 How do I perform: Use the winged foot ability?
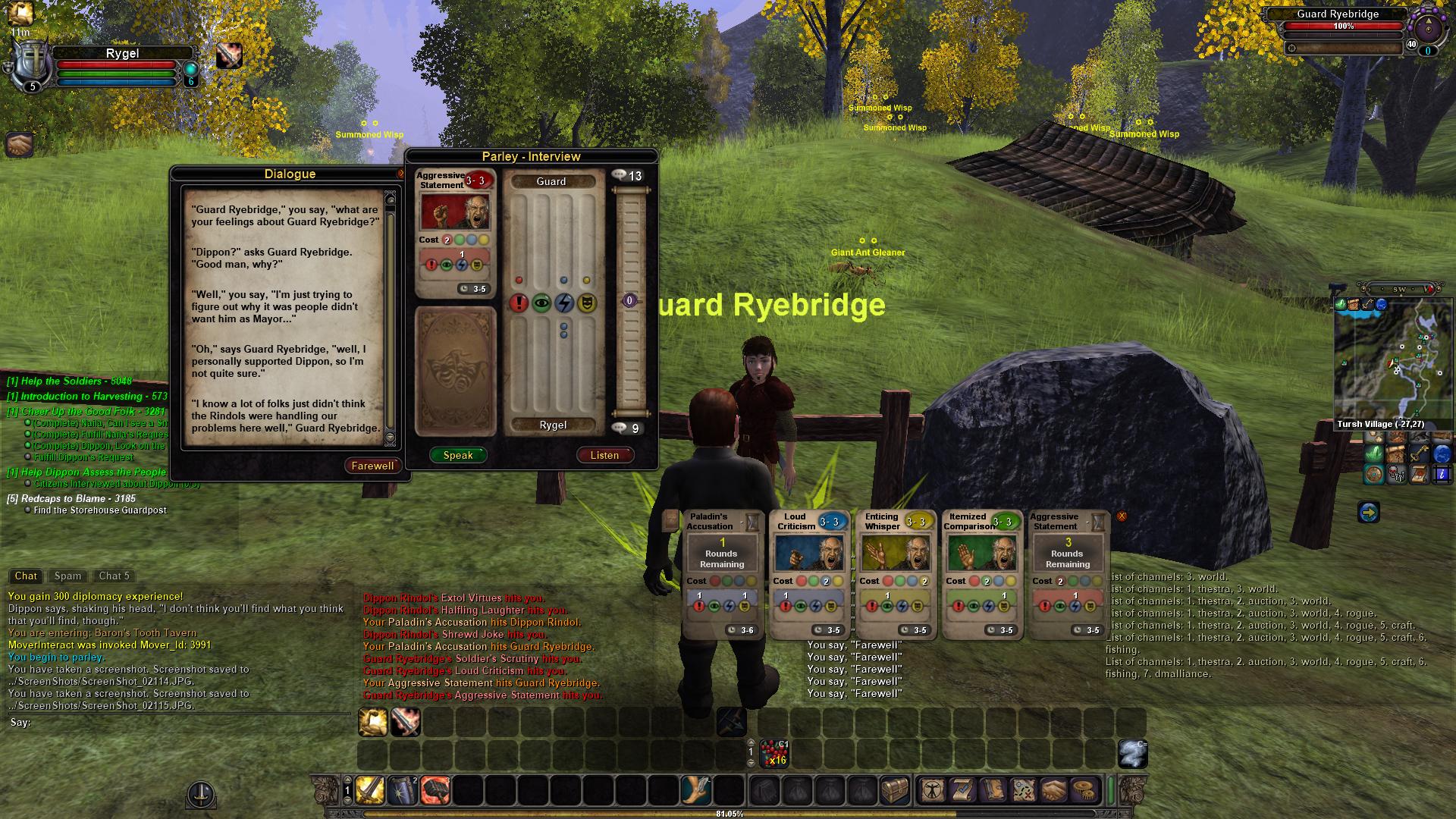click(695, 790)
